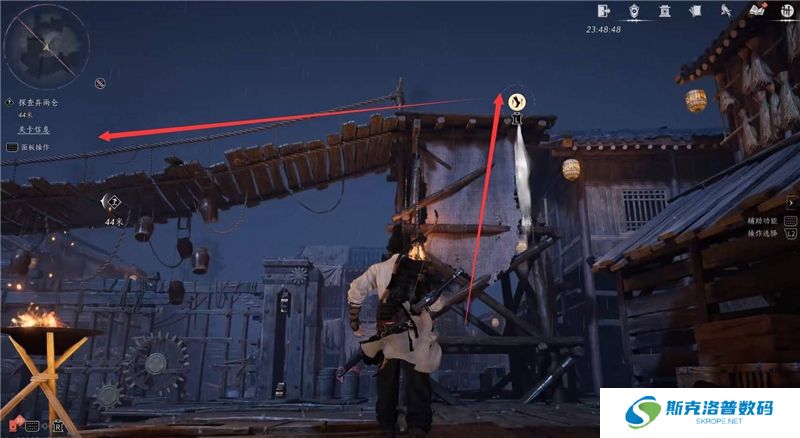Click the crossed-out circle icon near minimap
Viewport: 800px width, 438px height.
100,82
